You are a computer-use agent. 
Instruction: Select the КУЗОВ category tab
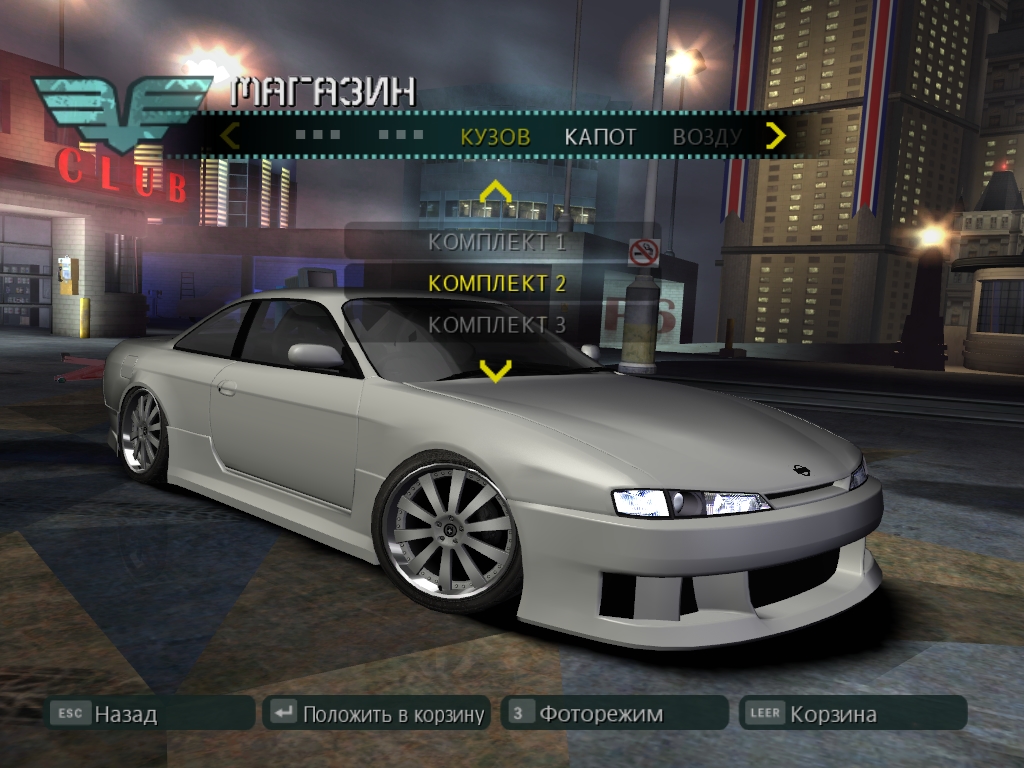pyautogui.click(x=495, y=137)
